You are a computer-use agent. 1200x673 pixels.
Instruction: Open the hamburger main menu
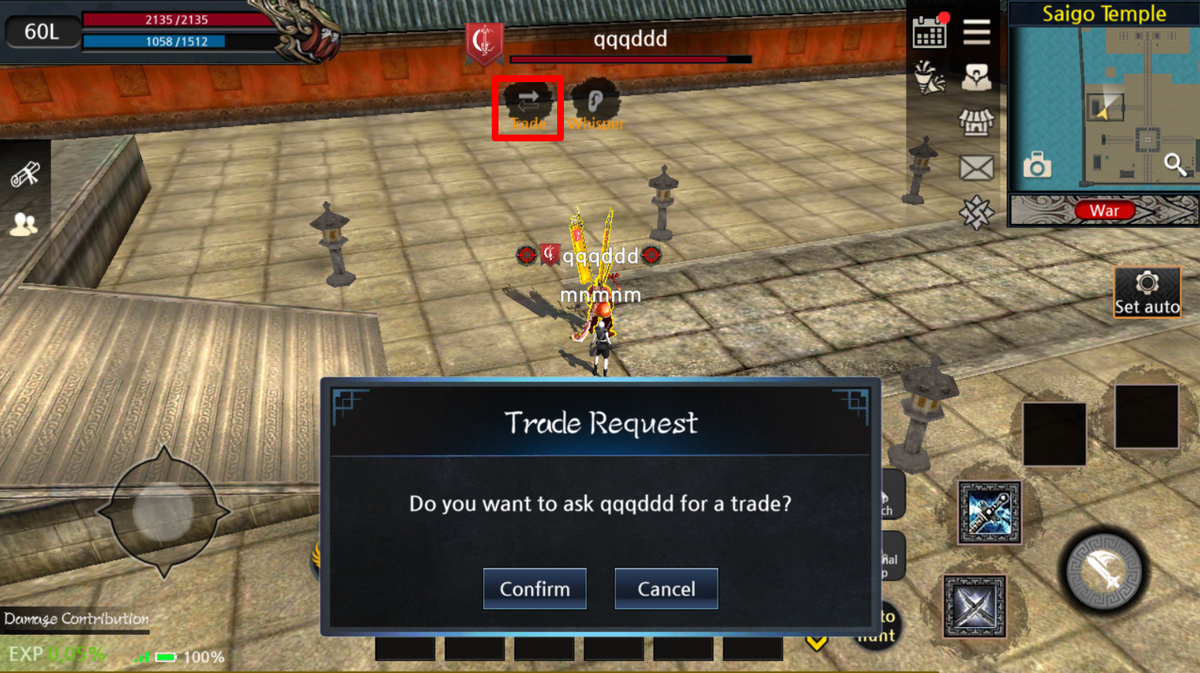(977, 31)
